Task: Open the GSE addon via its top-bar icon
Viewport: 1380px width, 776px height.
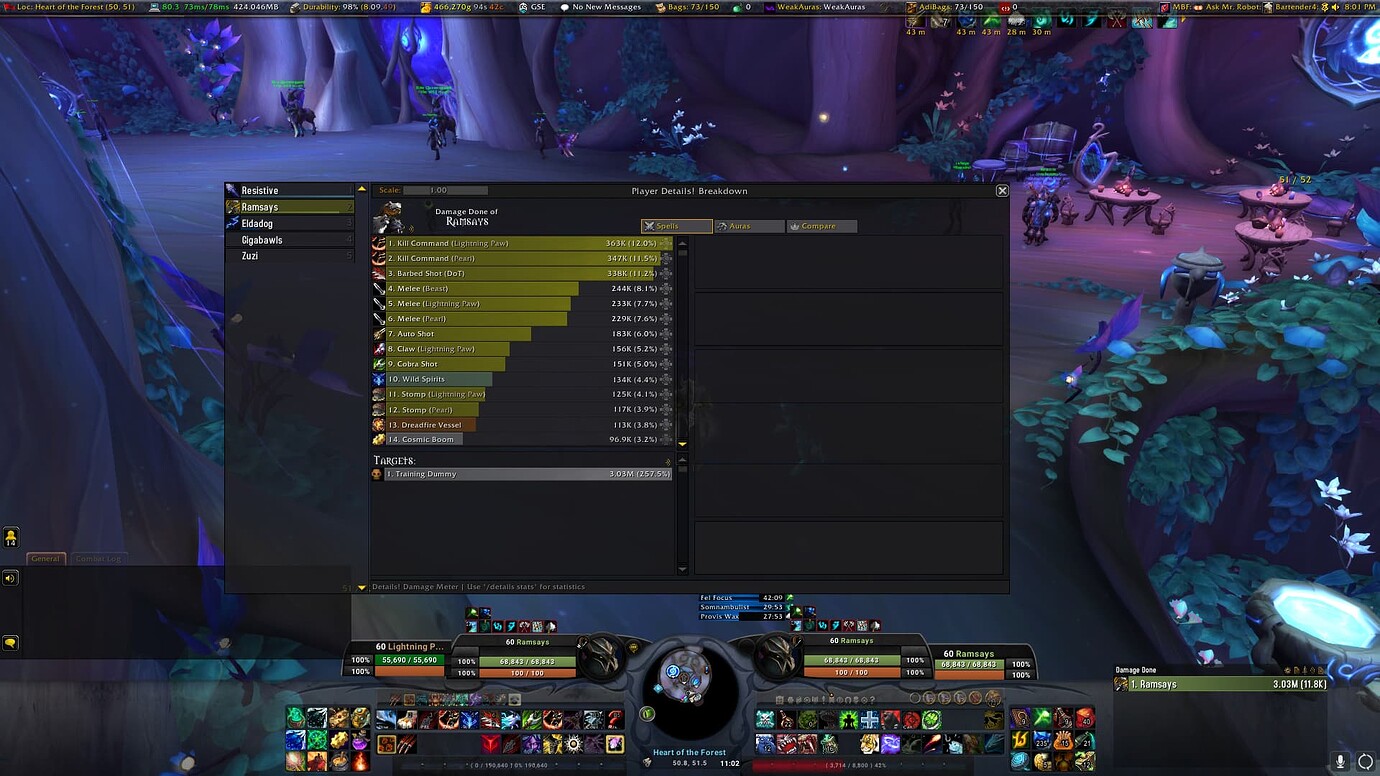Action: [521, 7]
